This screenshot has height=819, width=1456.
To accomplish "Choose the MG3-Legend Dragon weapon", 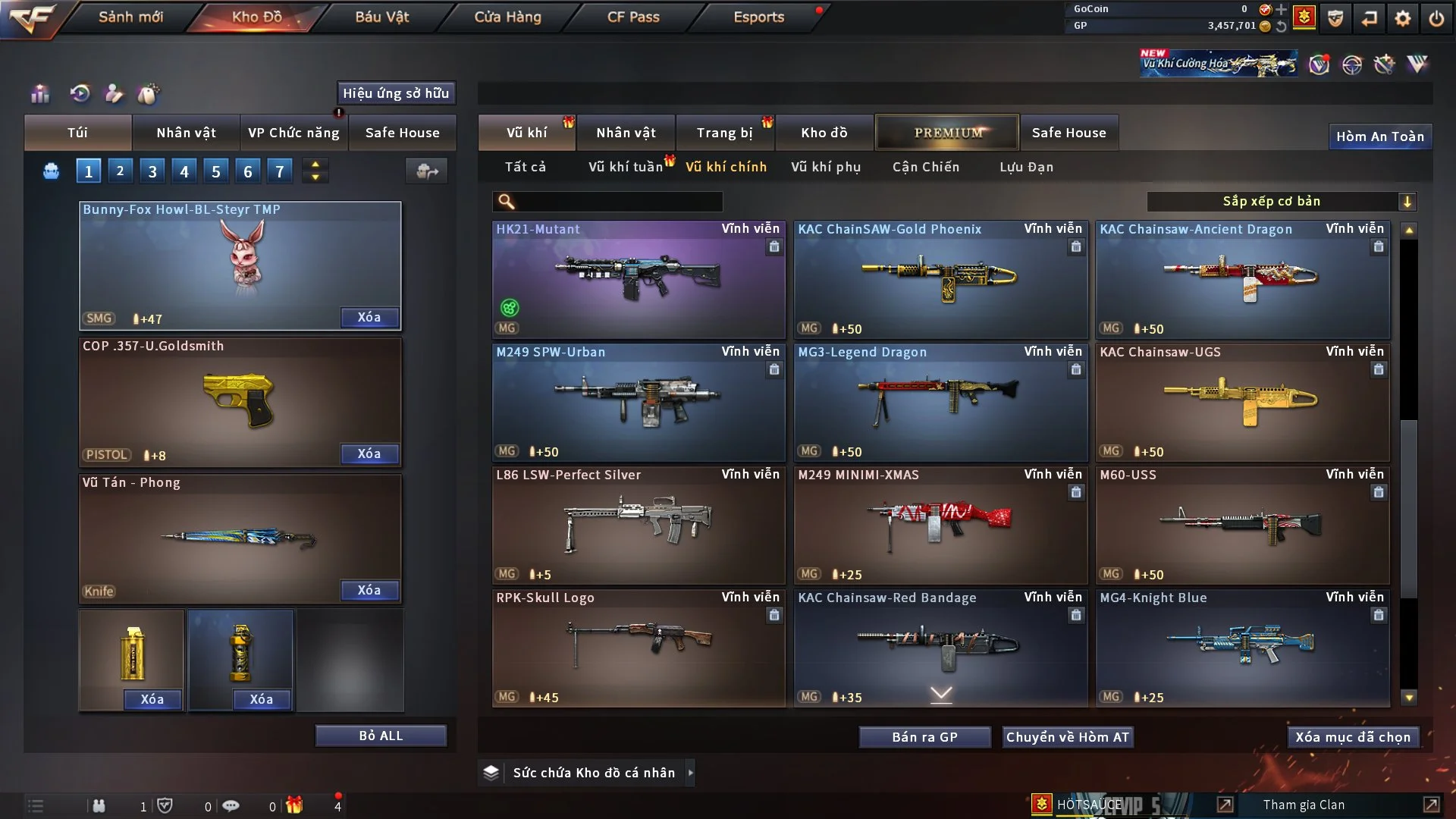I will click(x=940, y=402).
